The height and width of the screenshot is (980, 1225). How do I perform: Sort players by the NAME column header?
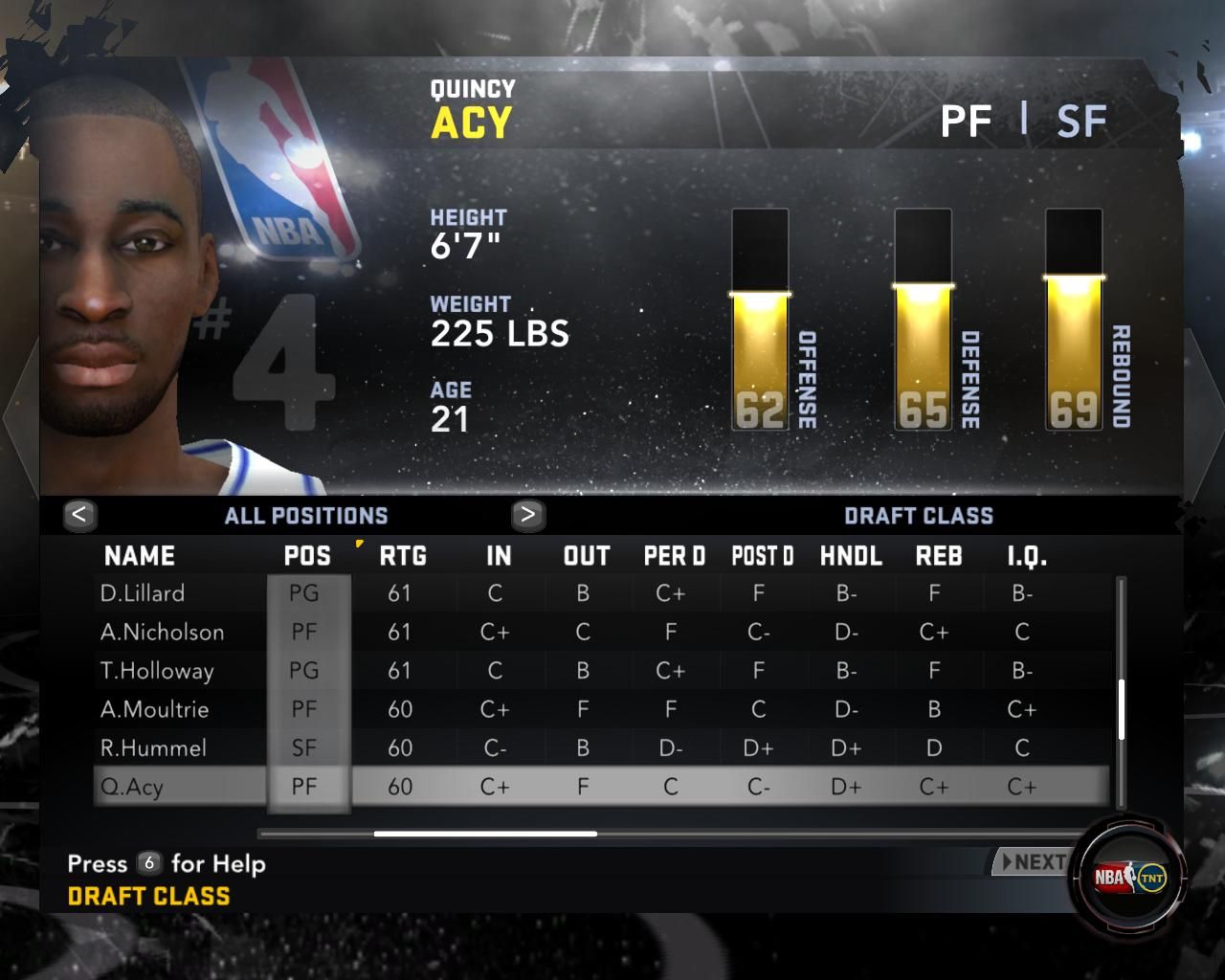click(140, 556)
